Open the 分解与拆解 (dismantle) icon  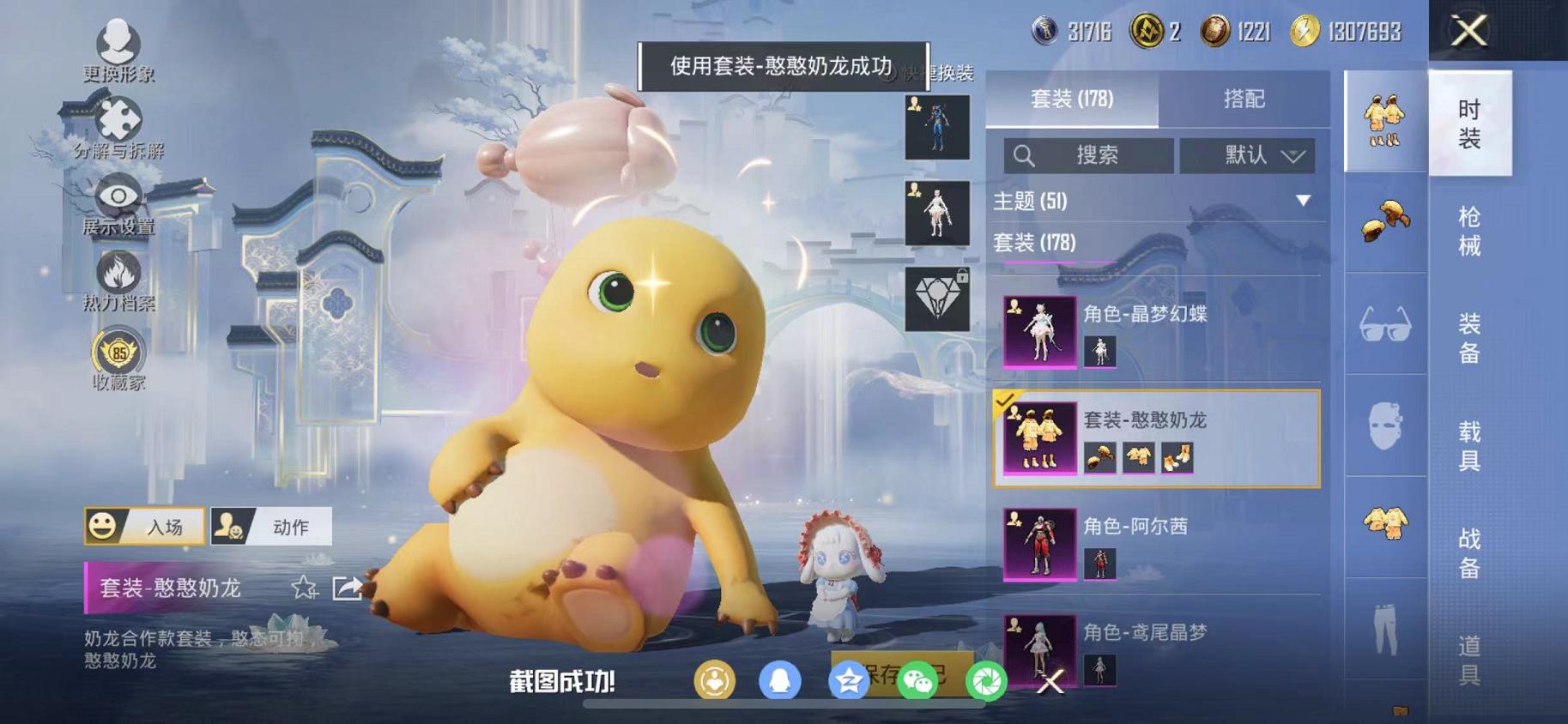pos(118,118)
